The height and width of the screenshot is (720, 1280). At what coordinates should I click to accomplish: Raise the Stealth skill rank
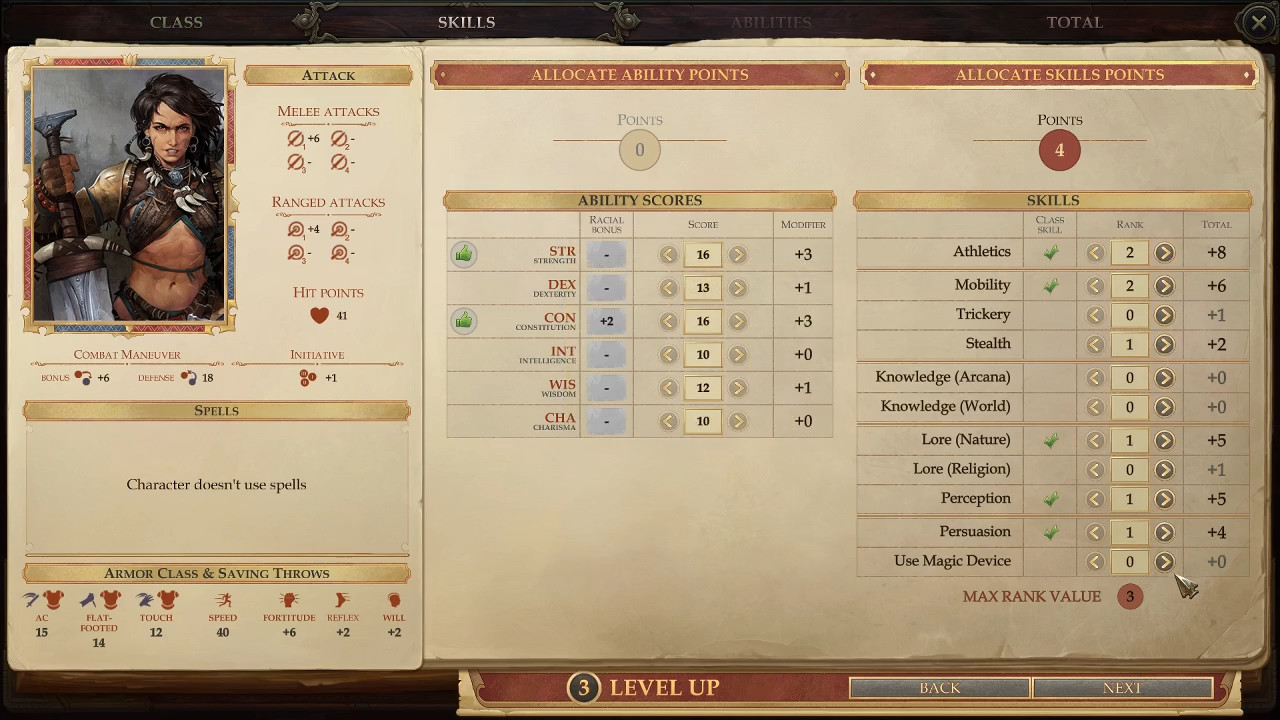coord(1164,345)
